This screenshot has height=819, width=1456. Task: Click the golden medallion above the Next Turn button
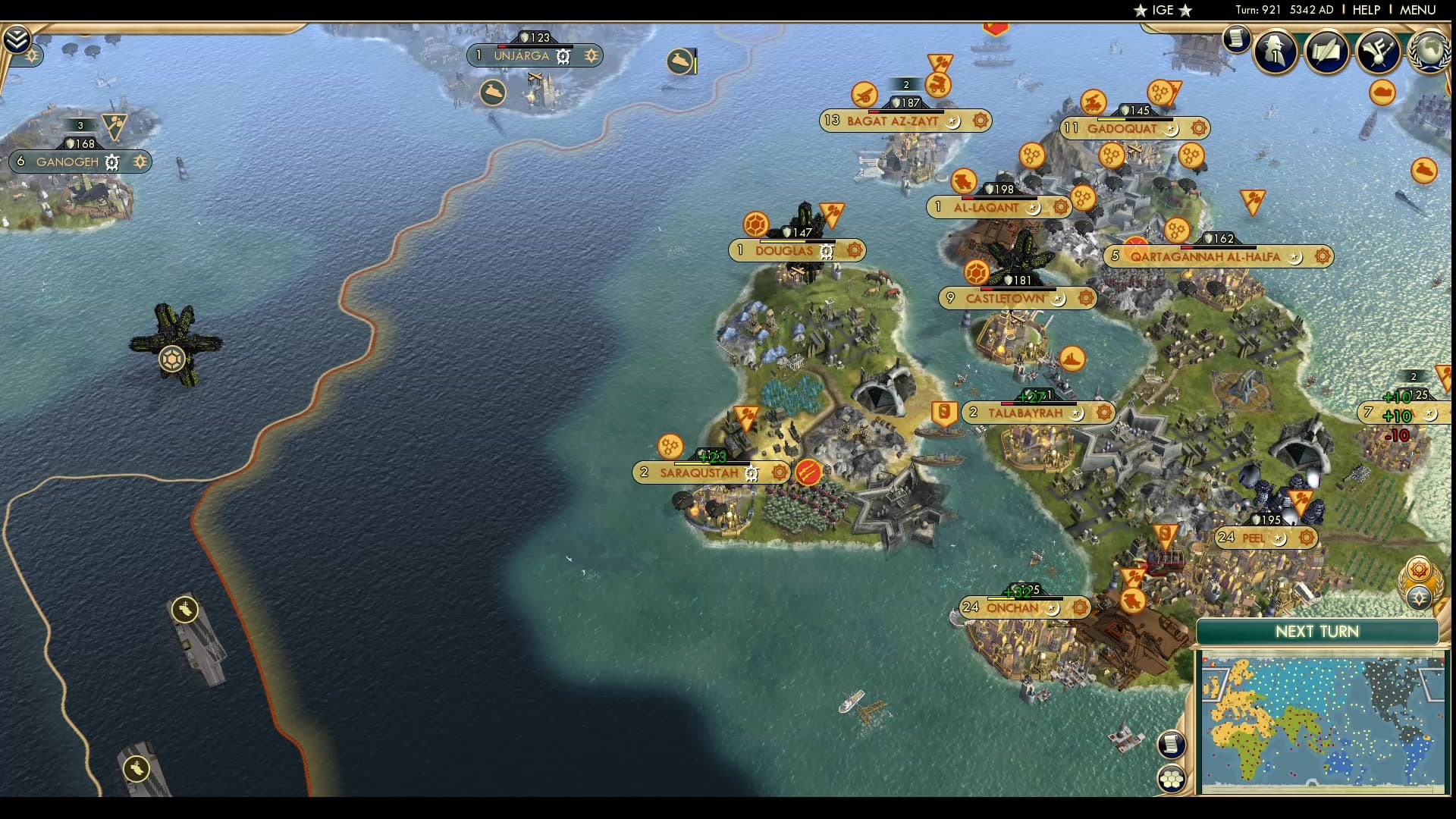[1417, 567]
